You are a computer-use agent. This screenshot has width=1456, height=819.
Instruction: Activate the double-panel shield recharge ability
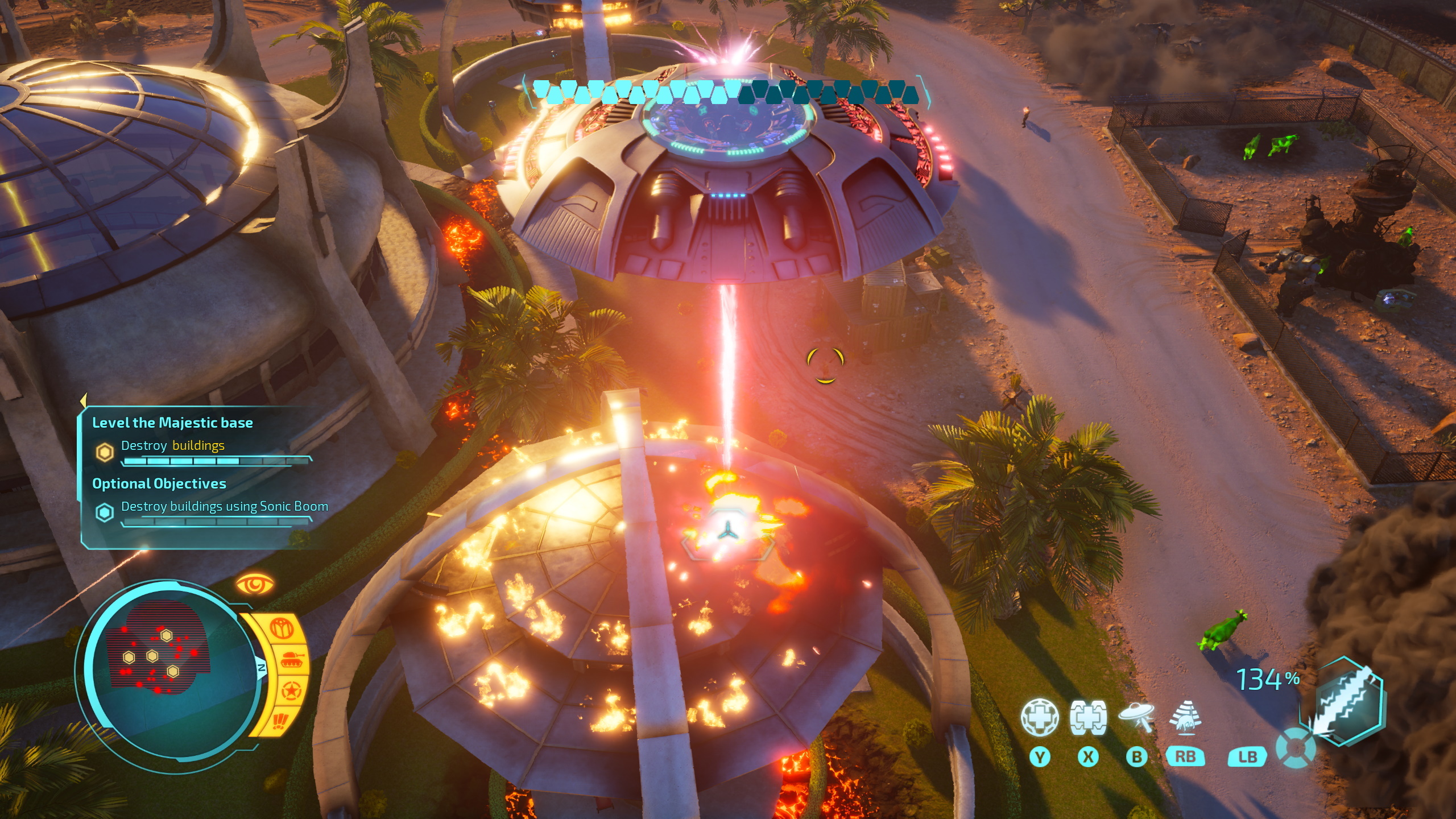tap(1087, 717)
